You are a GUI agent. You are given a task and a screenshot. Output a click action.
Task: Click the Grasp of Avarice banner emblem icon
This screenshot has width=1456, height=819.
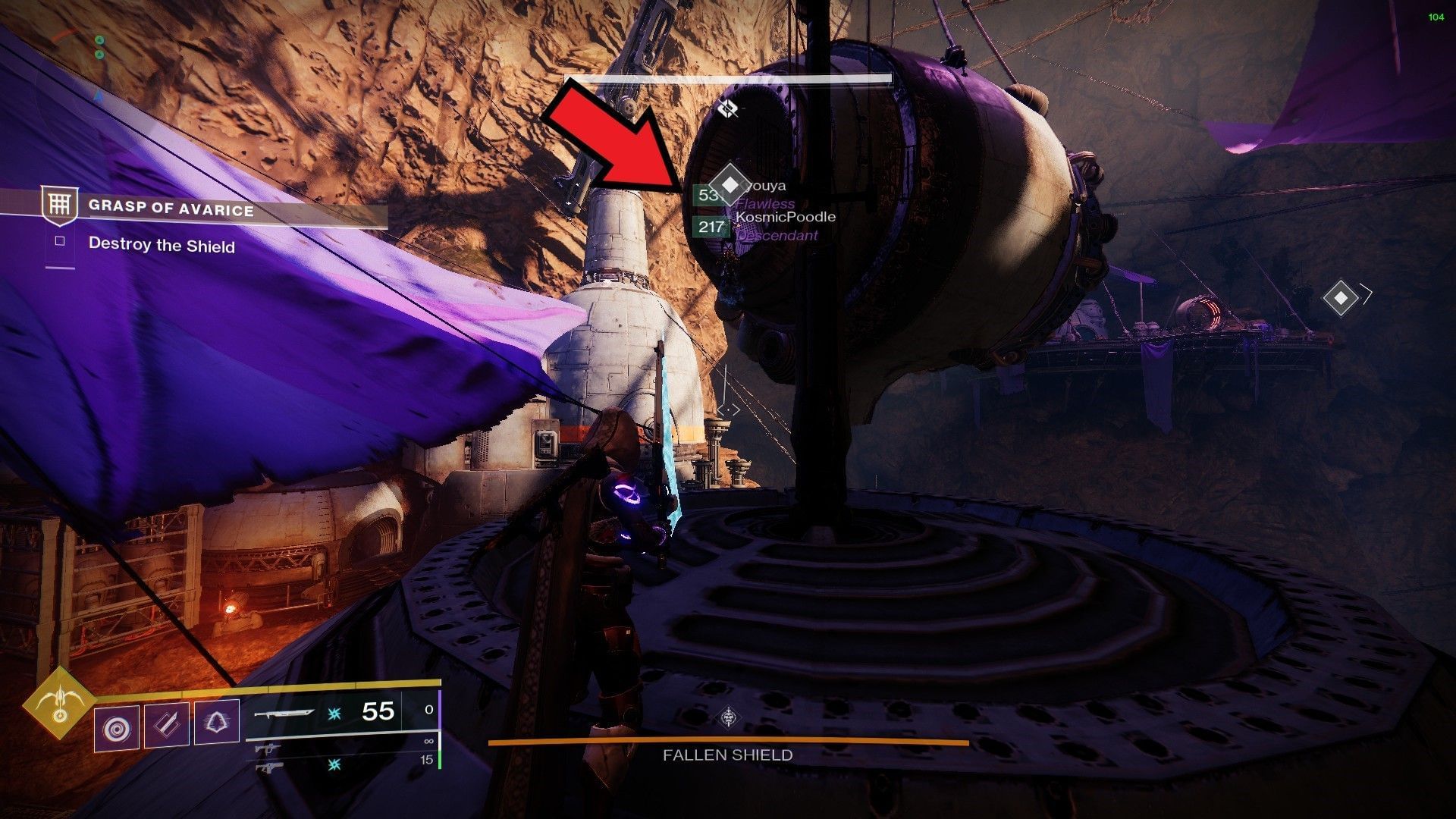(61, 205)
